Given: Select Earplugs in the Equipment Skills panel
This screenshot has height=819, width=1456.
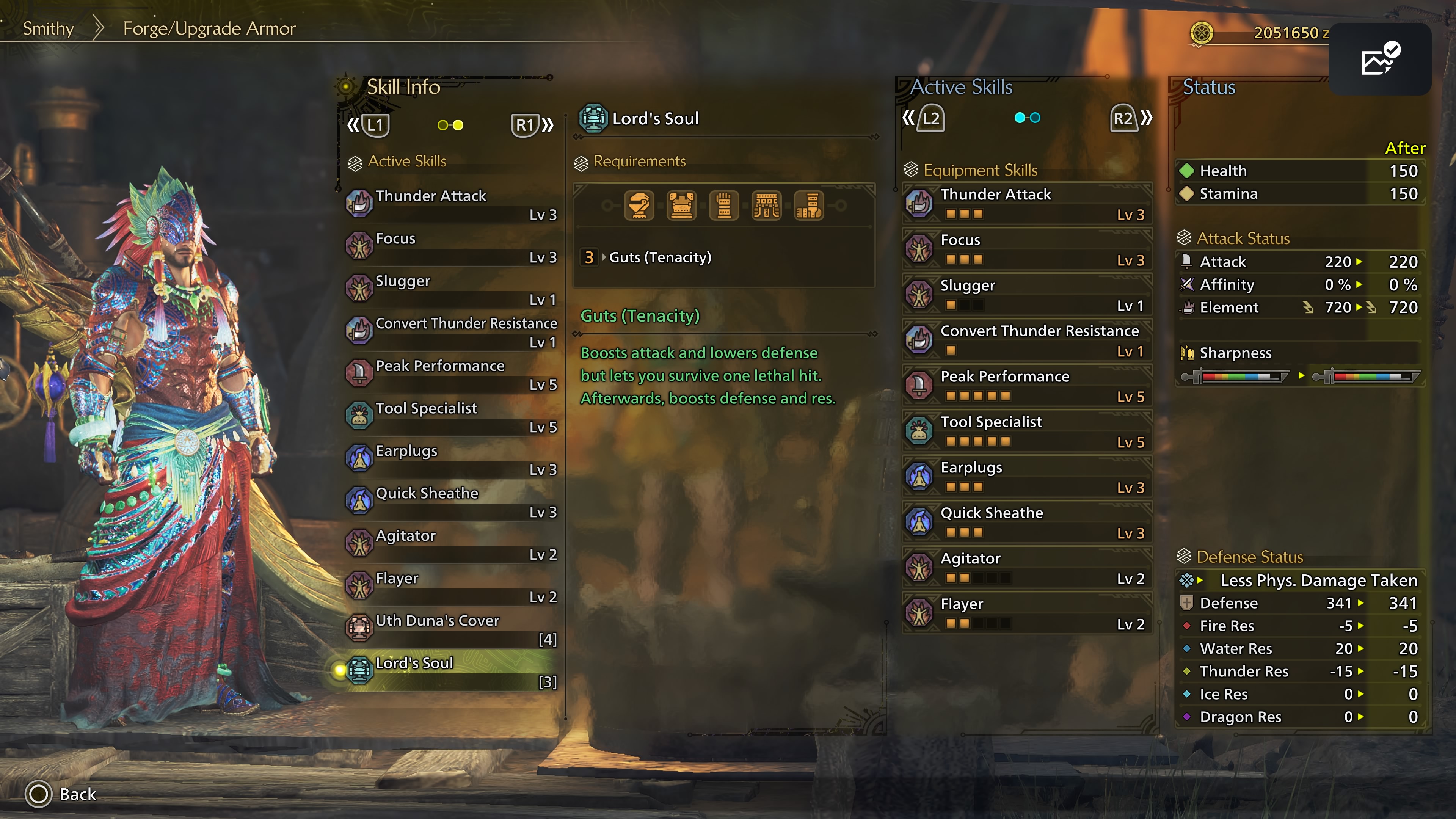Looking at the screenshot, I should [1026, 477].
